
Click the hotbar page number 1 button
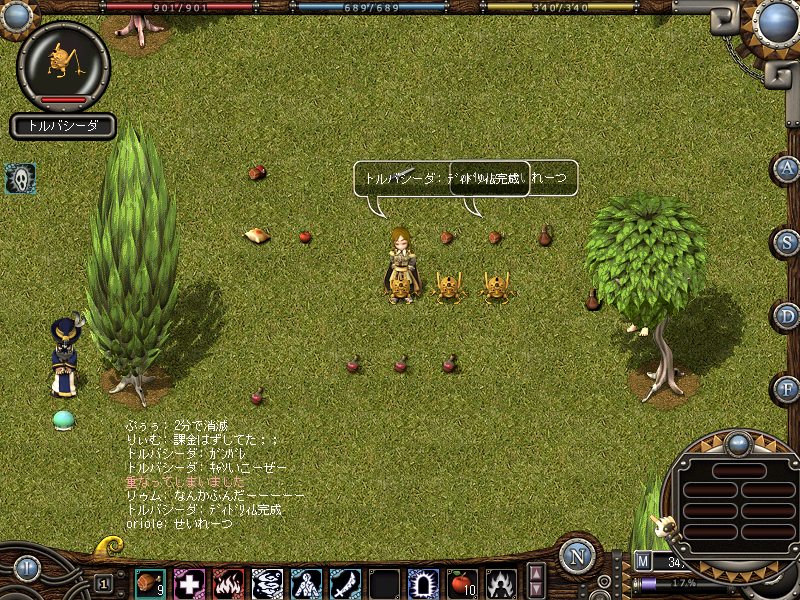tap(104, 583)
